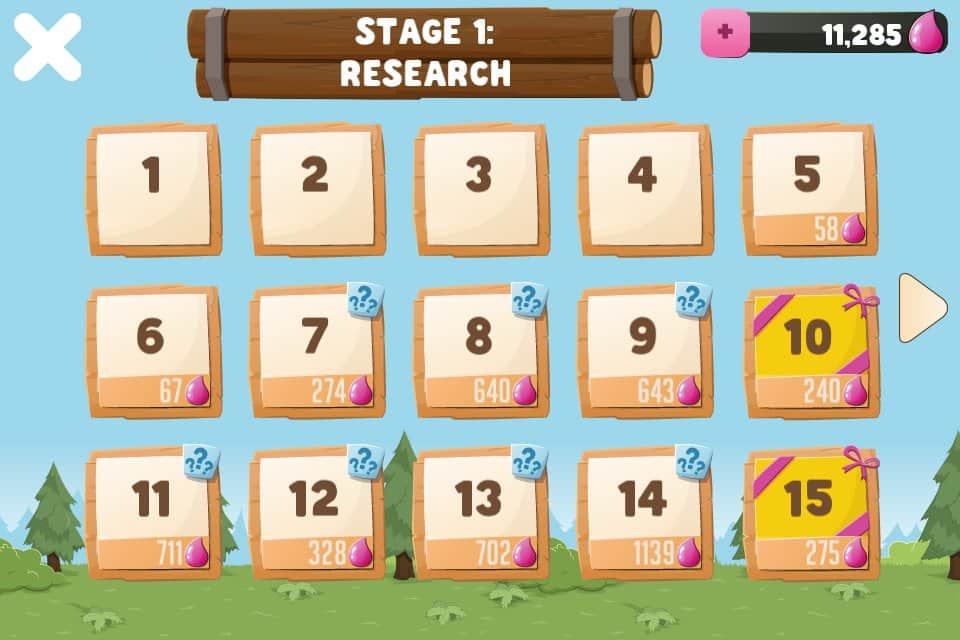
Task: Open level 3
Action: pos(480,189)
